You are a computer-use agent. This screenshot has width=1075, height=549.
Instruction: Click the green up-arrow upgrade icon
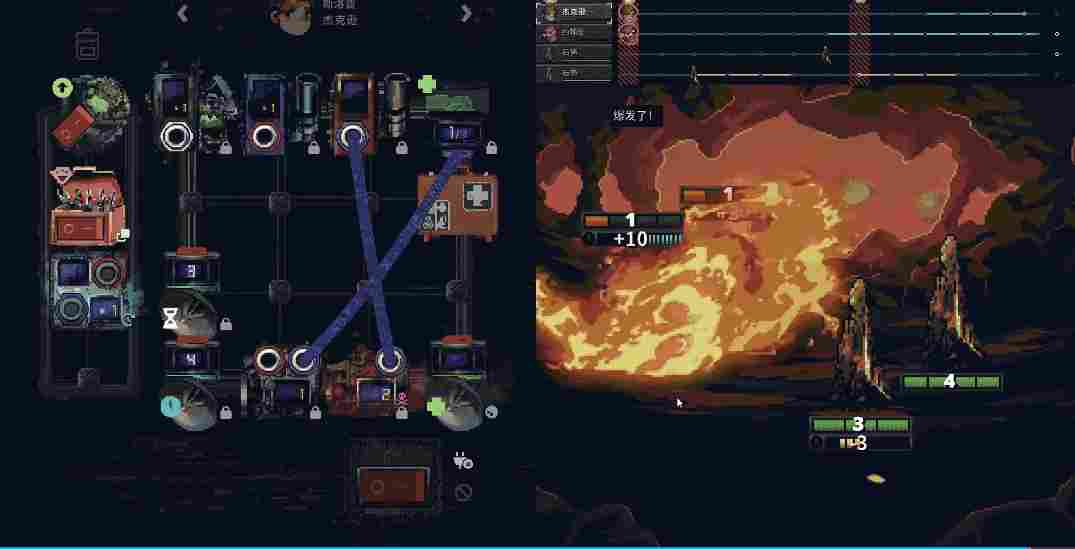tap(62, 88)
